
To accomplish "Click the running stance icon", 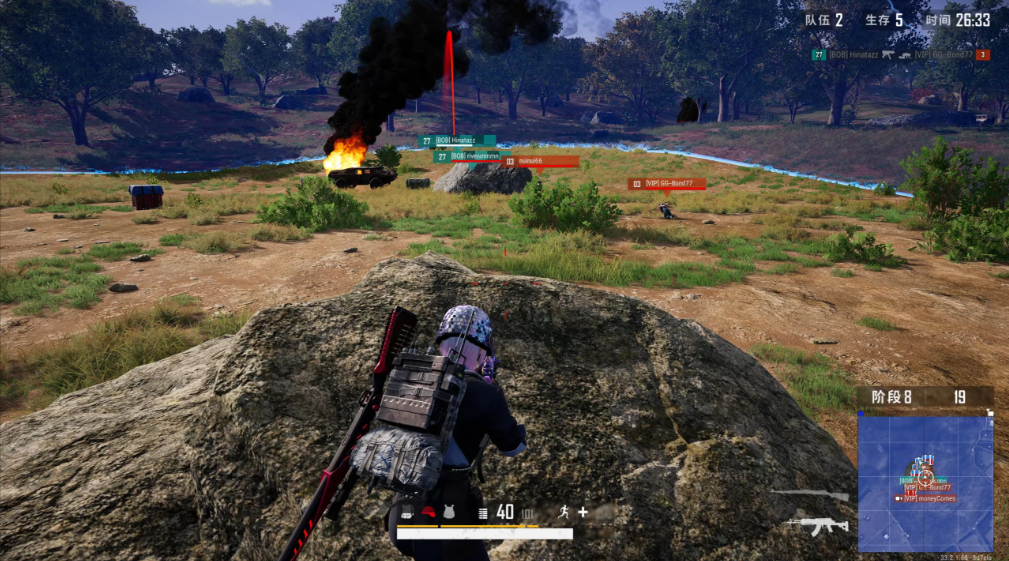I will click(x=564, y=512).
